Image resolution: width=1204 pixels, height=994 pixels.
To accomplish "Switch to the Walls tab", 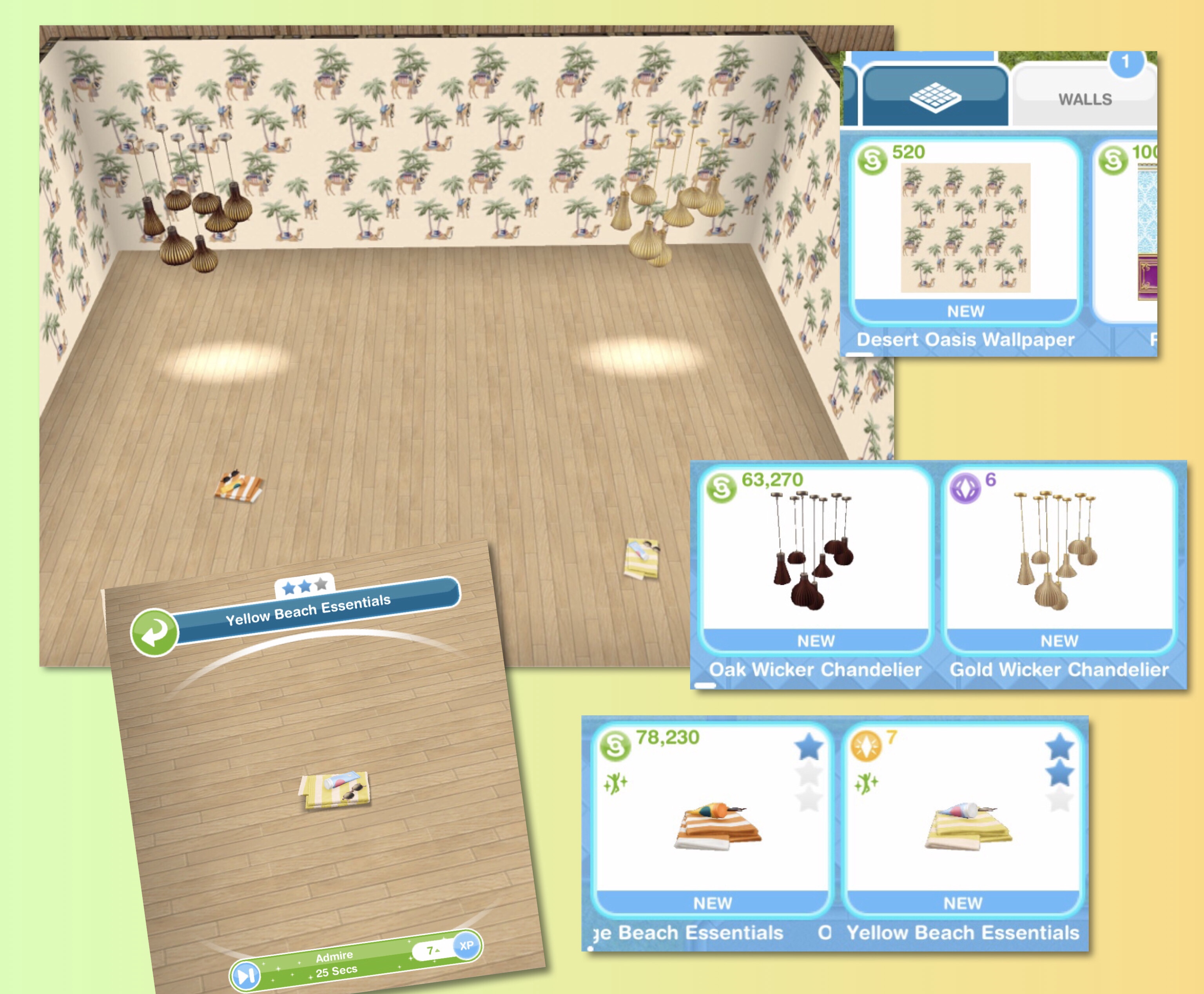I will (1084, 98).
